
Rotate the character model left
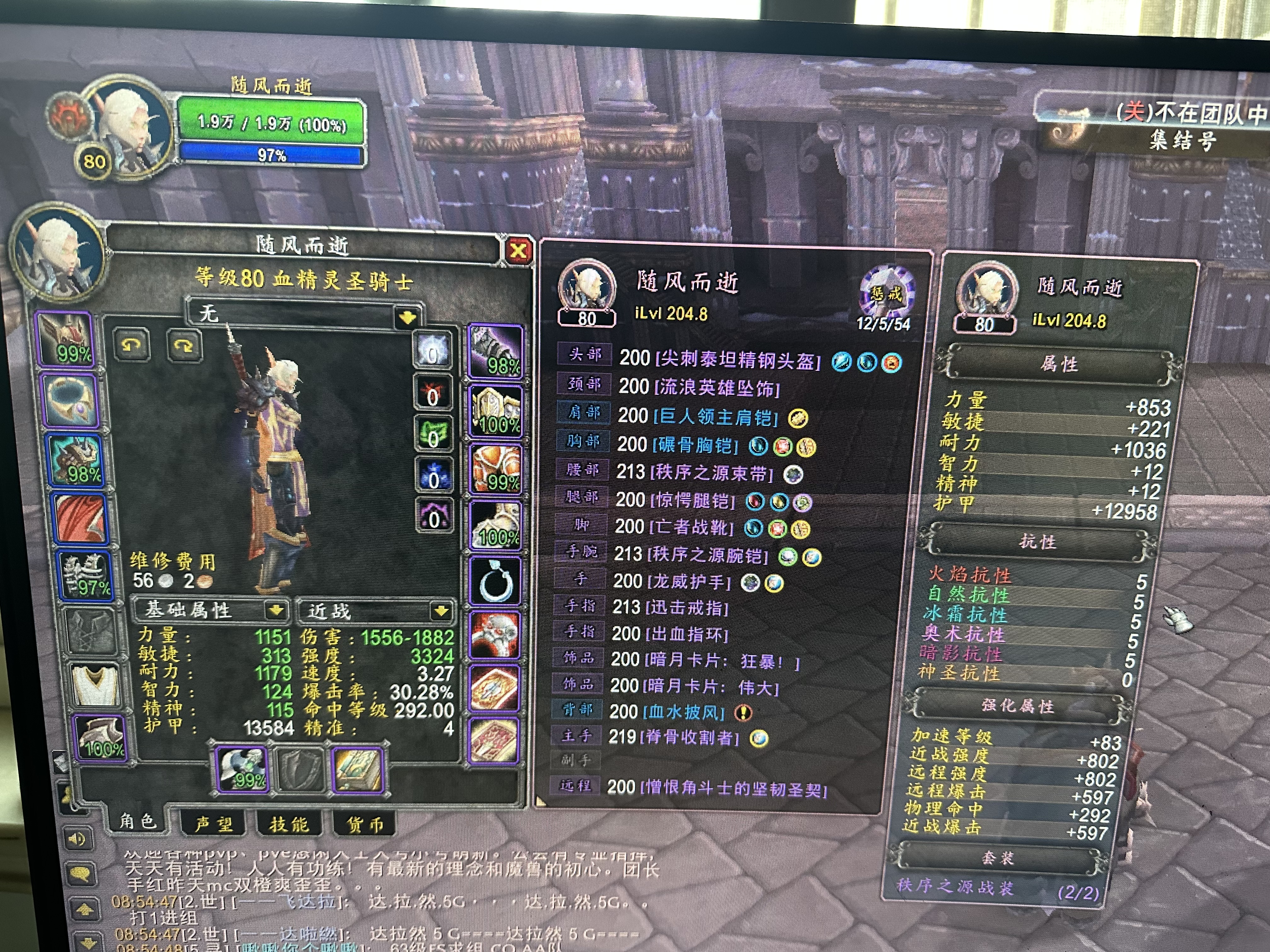click(x=132, y=344)
